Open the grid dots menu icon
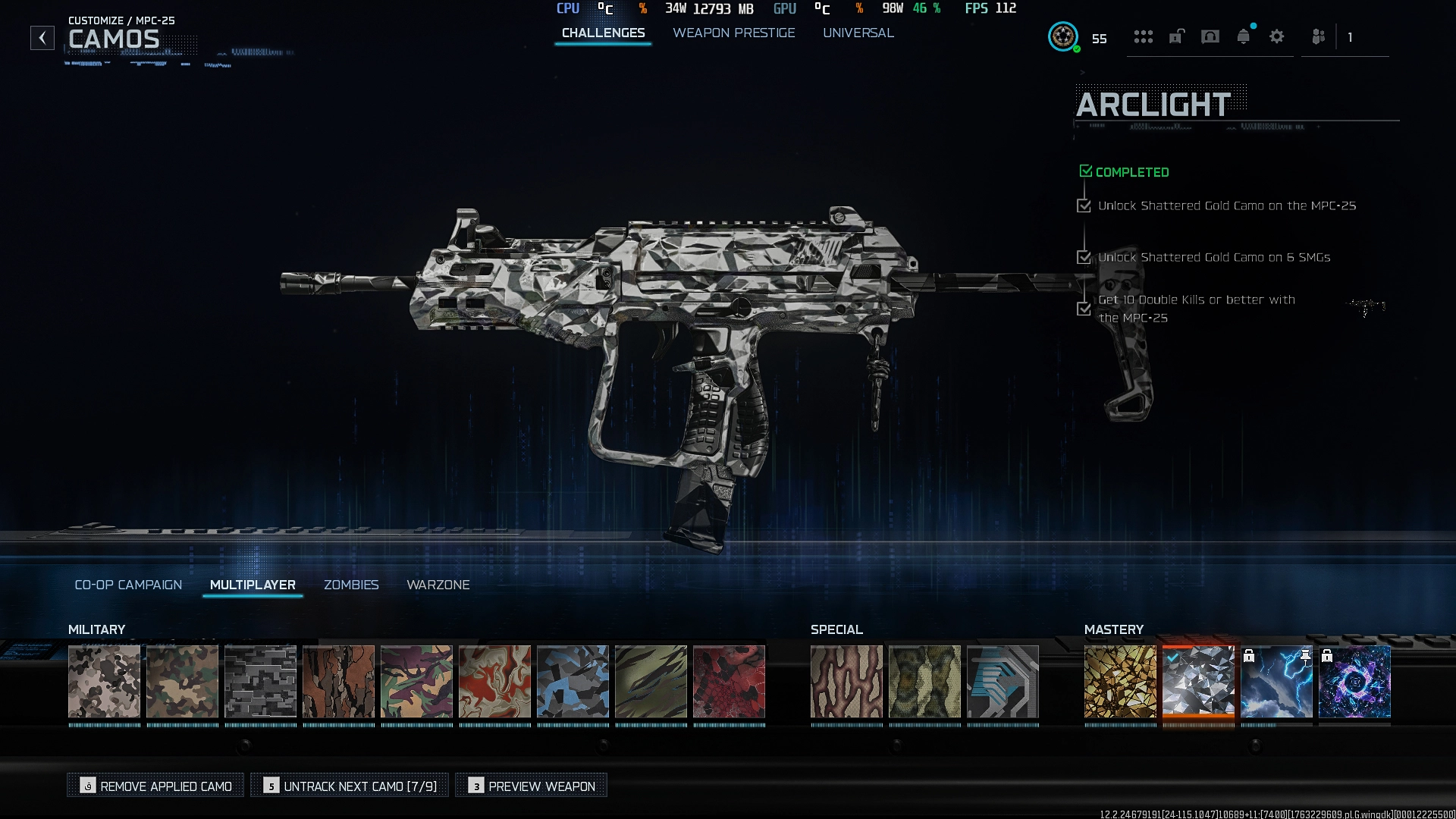 tap(1144, 36)
